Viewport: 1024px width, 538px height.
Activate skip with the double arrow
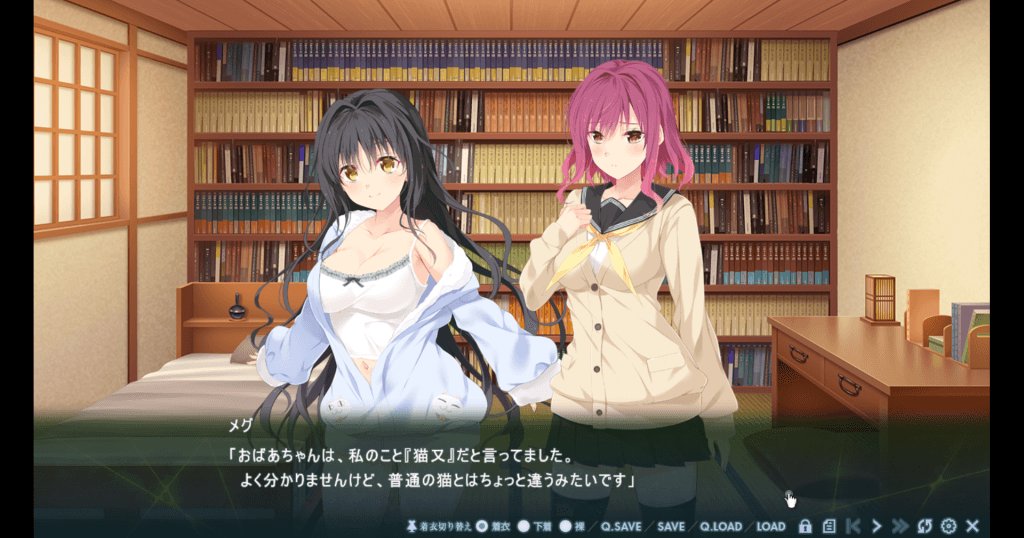click(x=900, y=526)
